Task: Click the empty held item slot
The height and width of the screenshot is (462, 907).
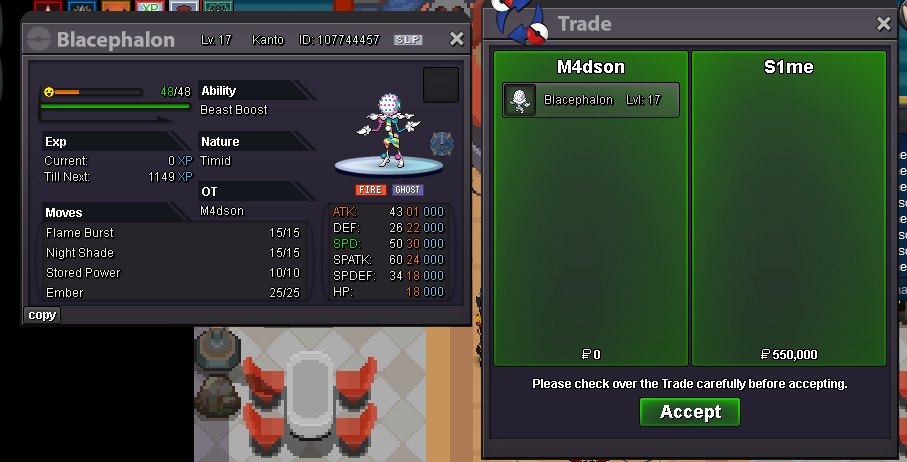Action: click(441, 85)
